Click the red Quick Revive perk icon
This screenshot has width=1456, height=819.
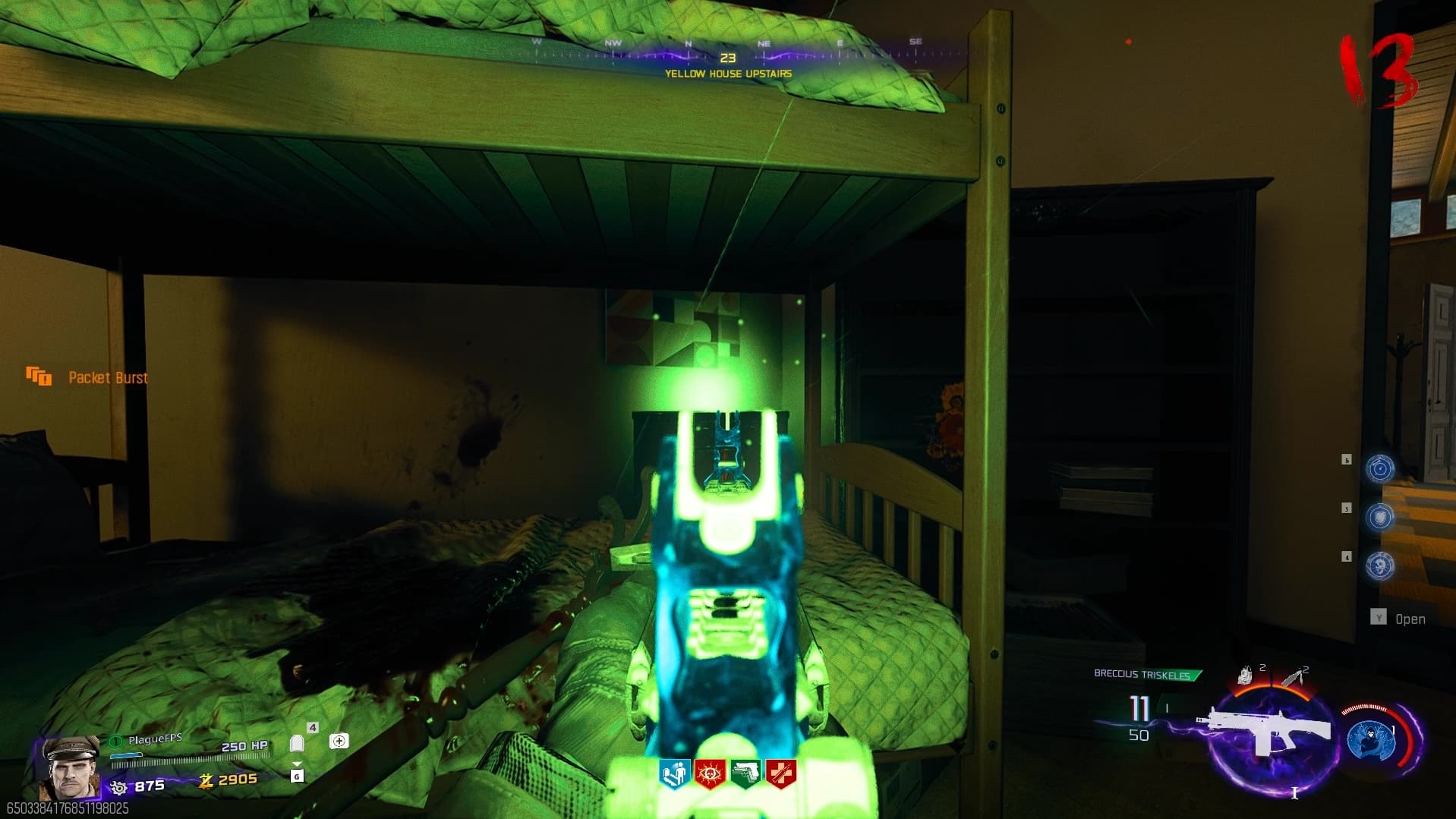coord(781,774)
